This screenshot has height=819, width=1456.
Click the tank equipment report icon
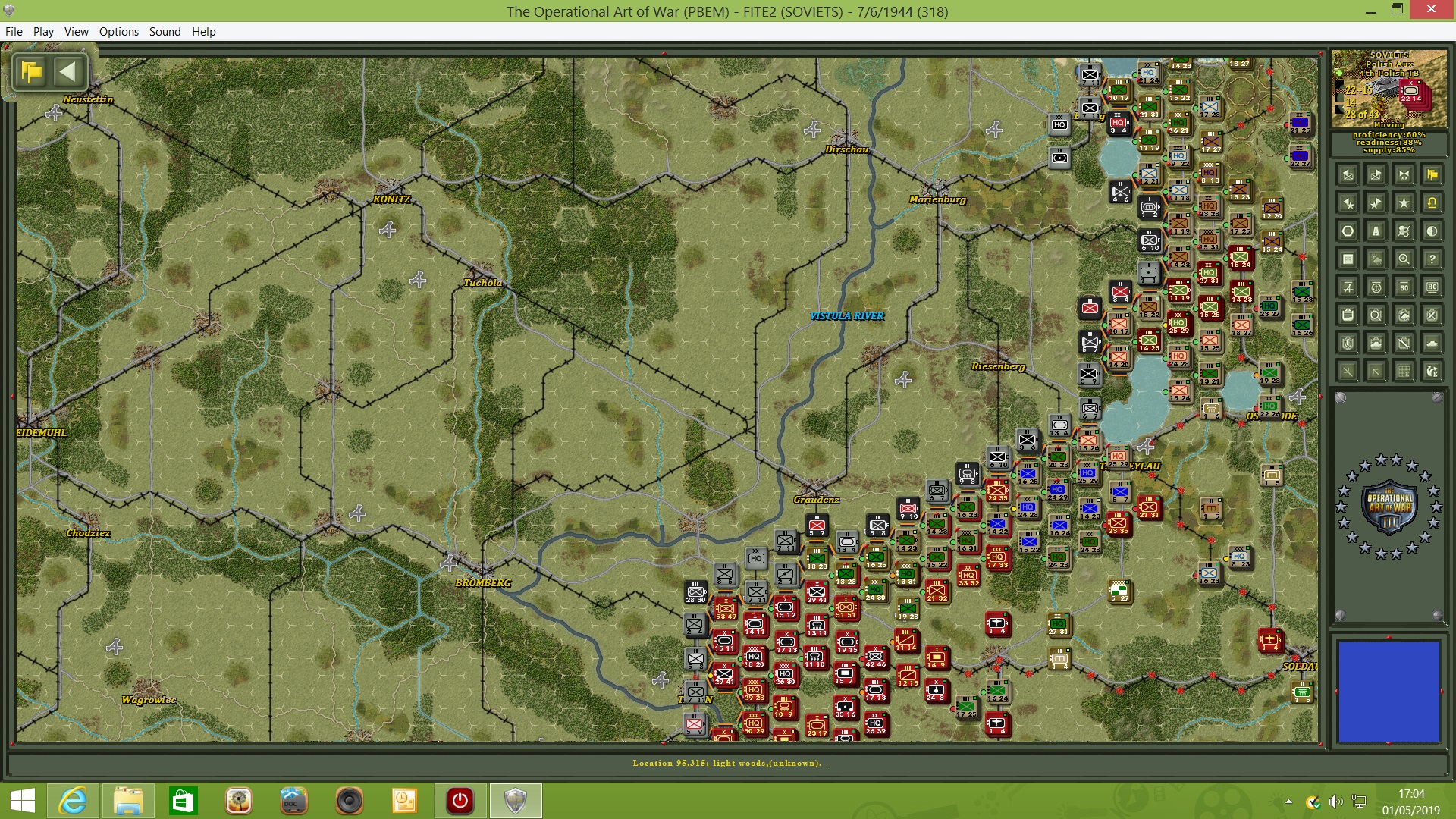click(x=1376, y=344)
